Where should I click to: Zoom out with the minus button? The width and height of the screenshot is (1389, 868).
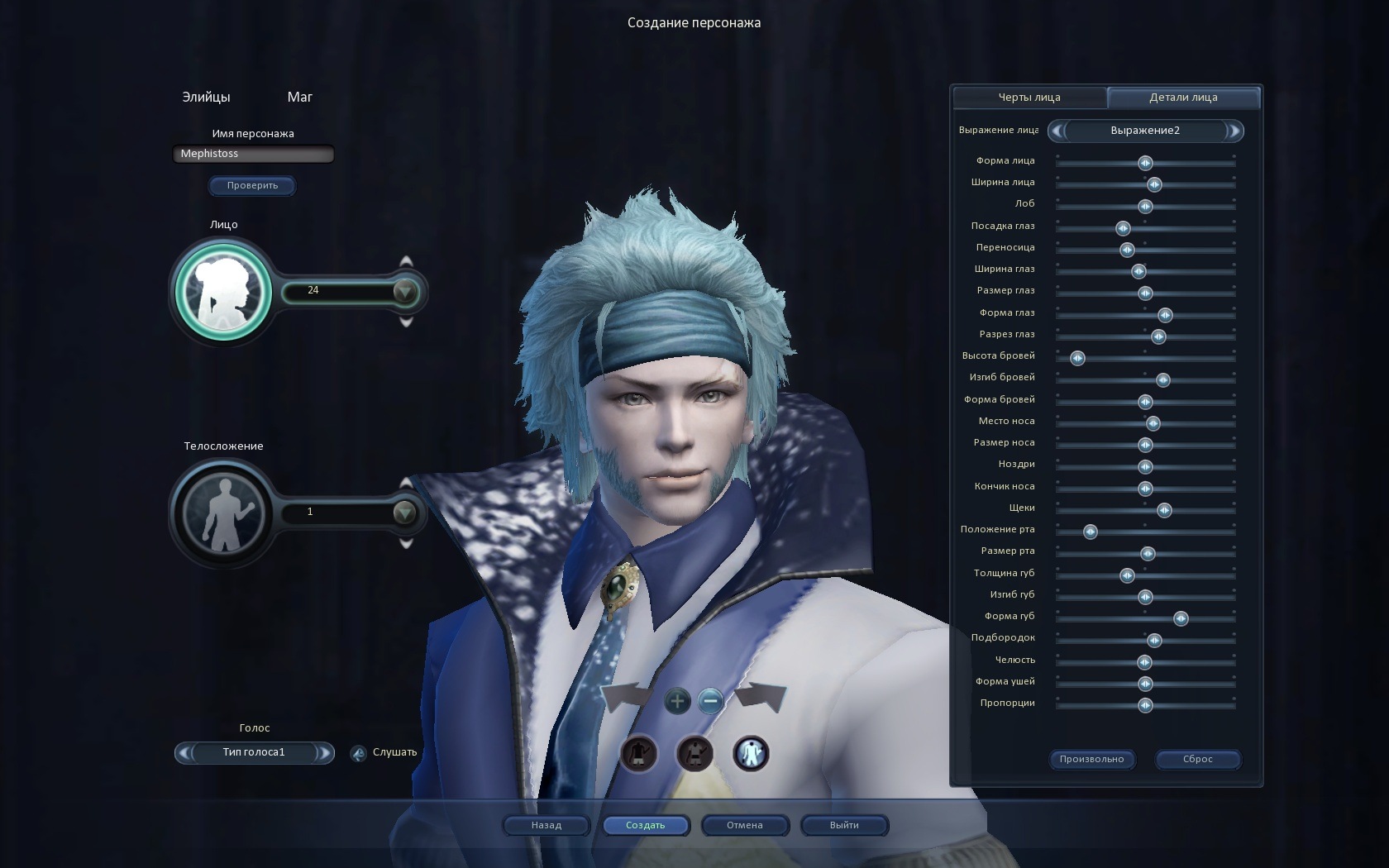point(710,702)
